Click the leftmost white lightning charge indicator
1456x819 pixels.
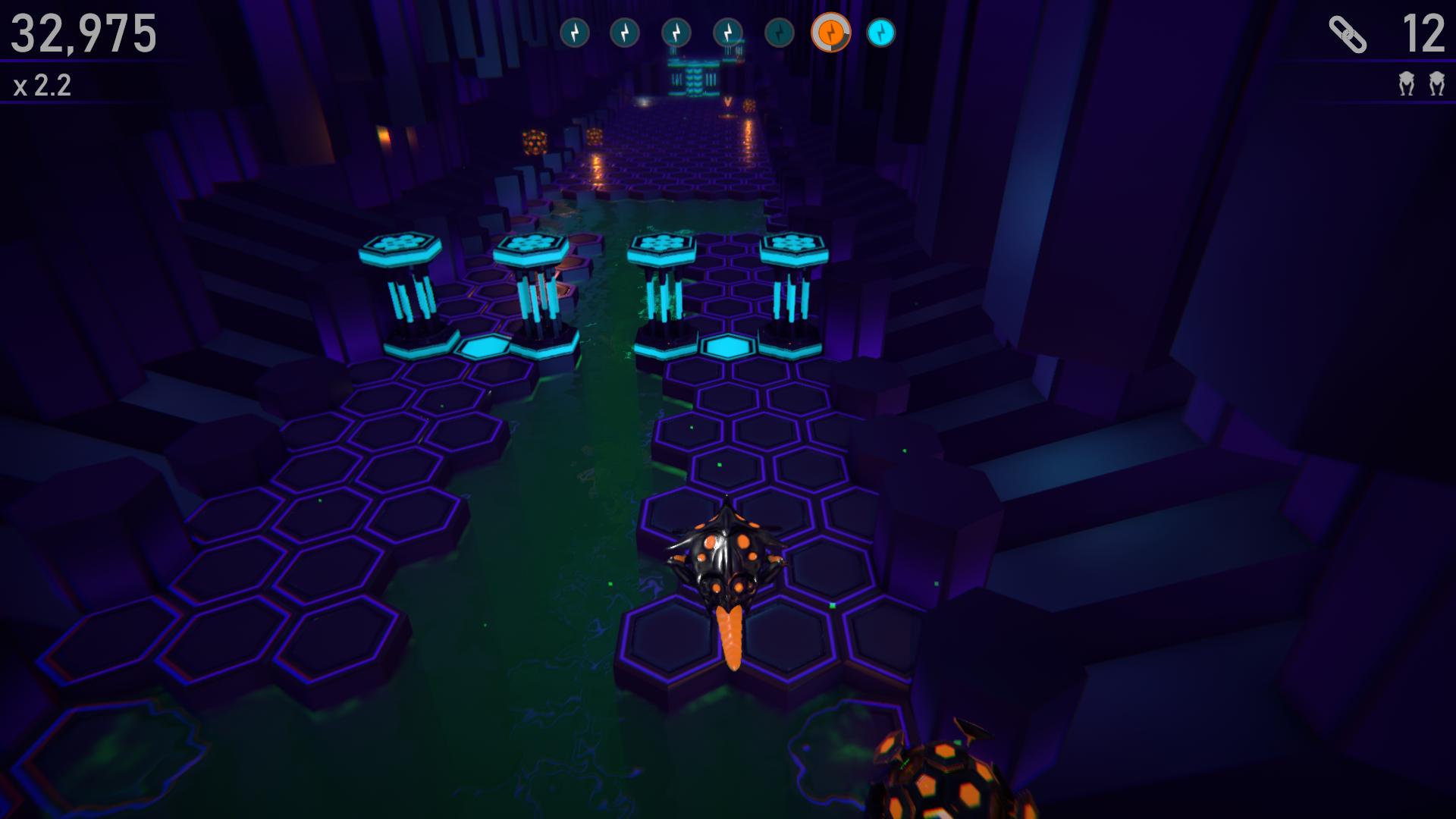[x=575, y=33]
